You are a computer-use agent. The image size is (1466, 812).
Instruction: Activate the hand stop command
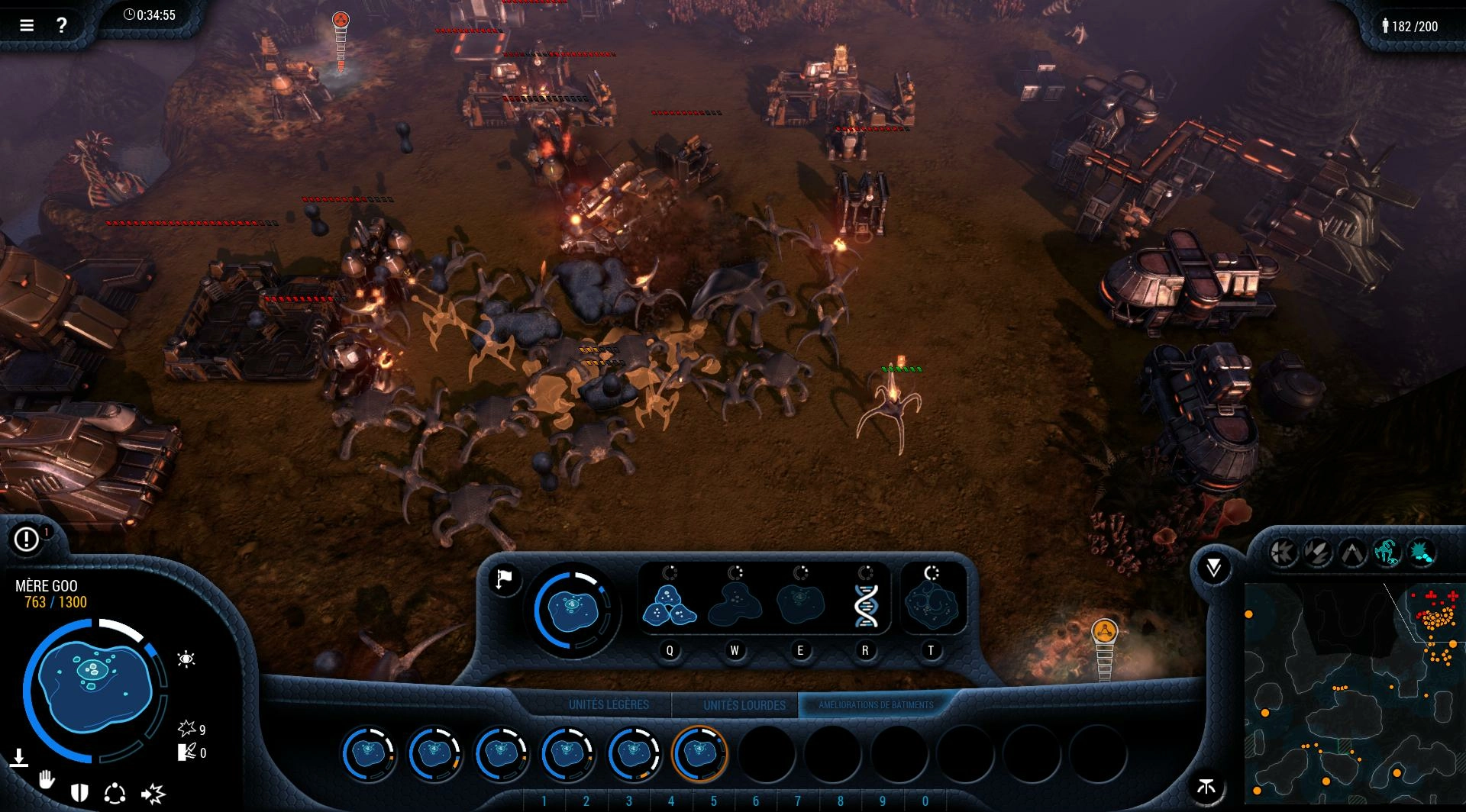point(47,780)
